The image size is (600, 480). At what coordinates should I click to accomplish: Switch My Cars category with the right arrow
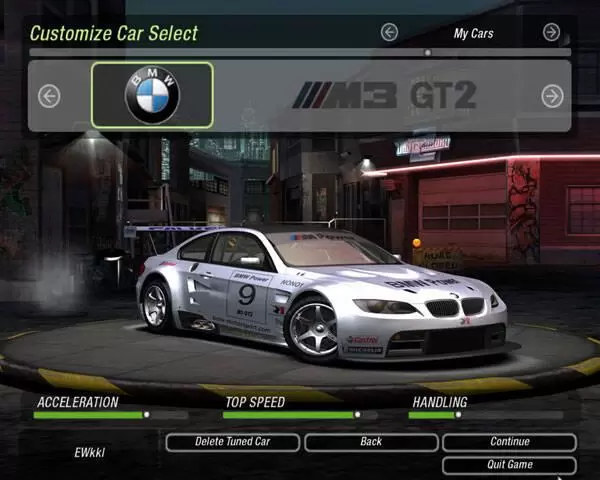(x=551, y=33)
